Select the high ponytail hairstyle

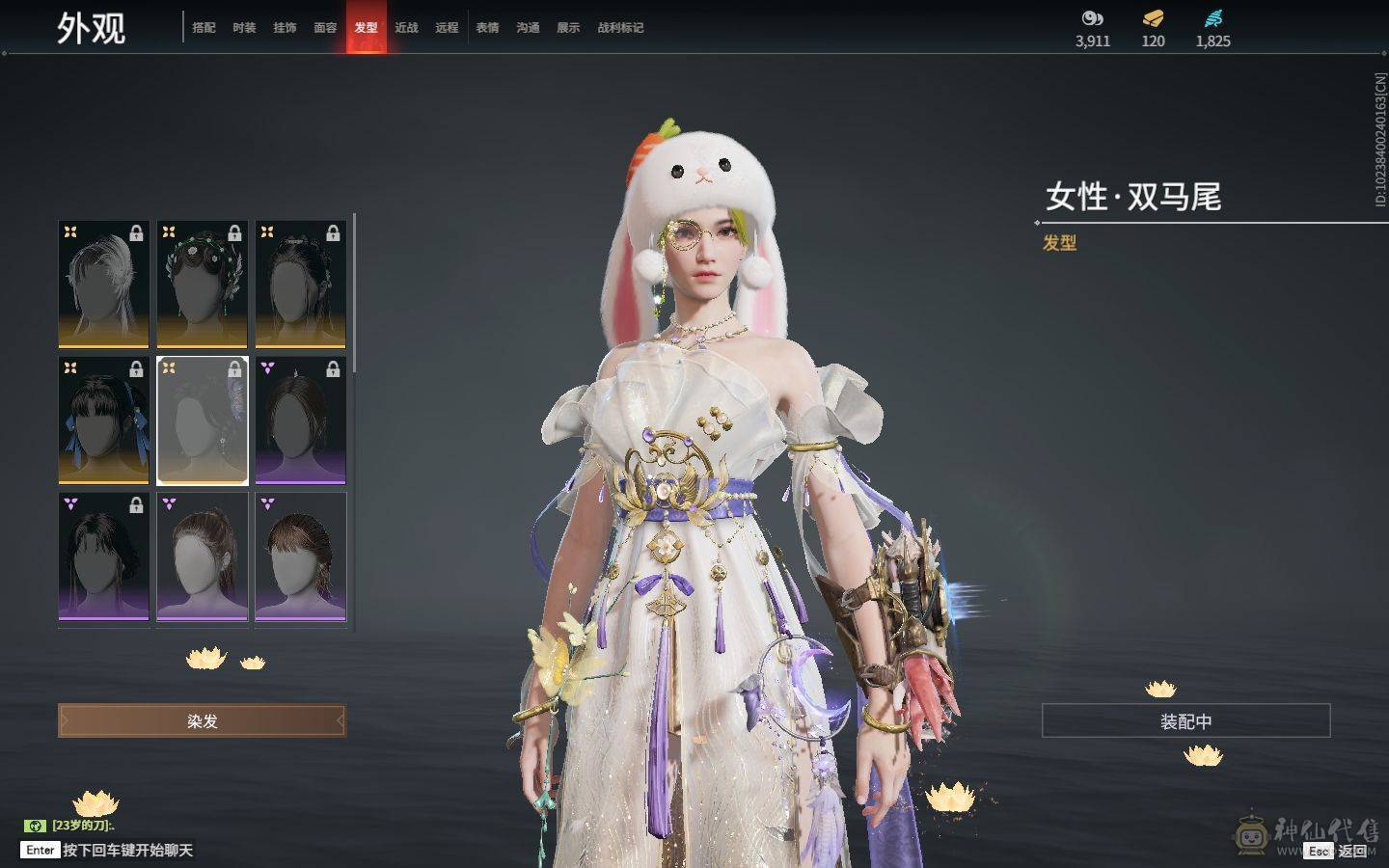click(203, 556)
